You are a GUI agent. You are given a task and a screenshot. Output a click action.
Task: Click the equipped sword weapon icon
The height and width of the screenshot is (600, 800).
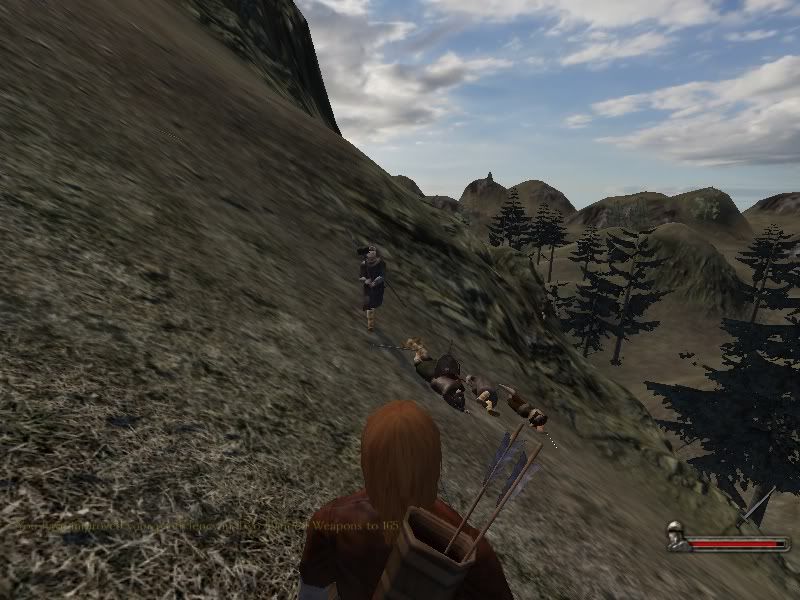click(755, 508)
